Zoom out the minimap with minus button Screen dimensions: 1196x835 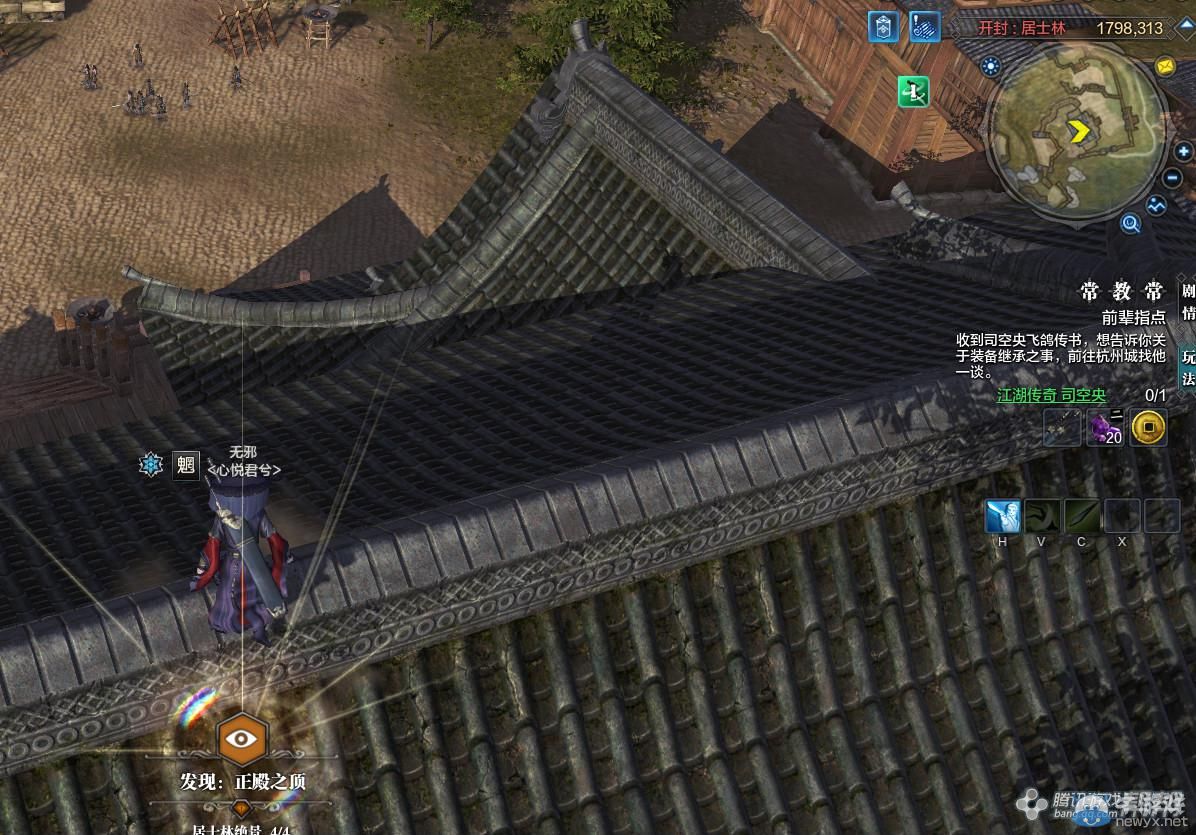[1173, 178]
